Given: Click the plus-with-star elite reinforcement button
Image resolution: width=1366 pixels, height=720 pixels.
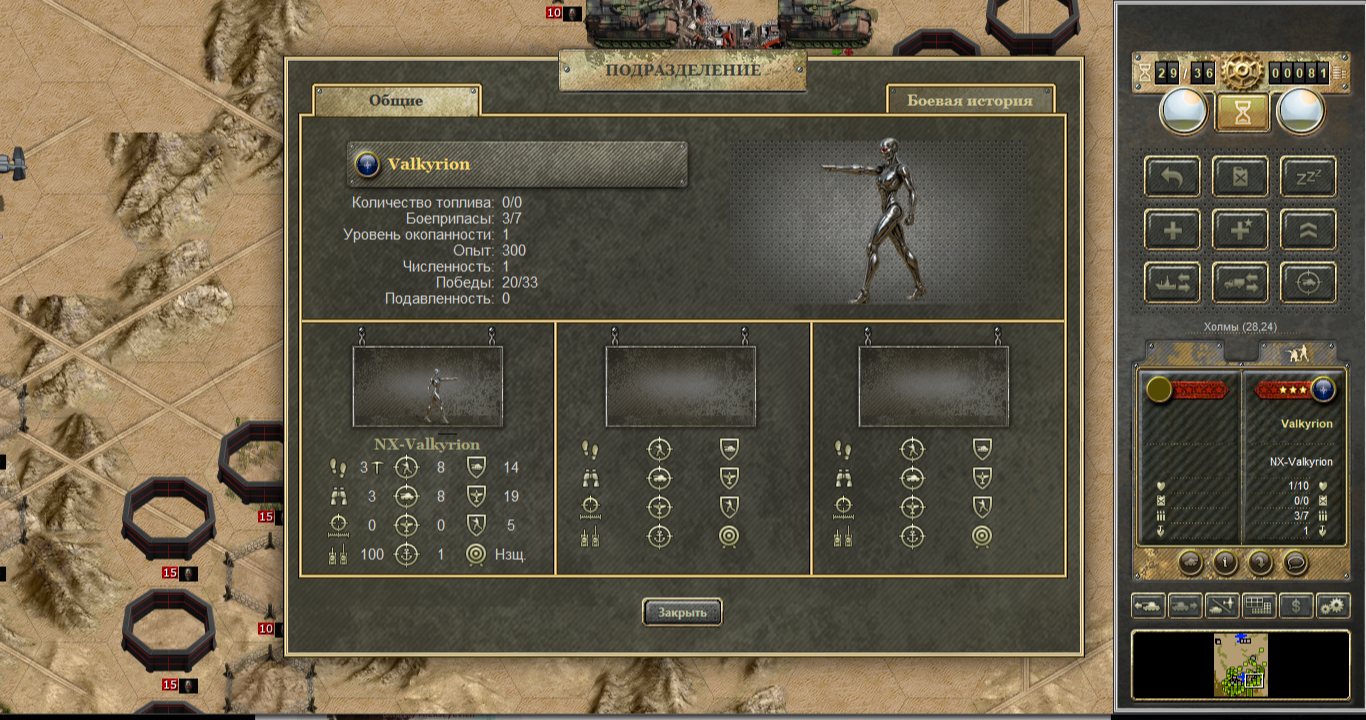Looking at the screenshot, I should (1240, 230).
